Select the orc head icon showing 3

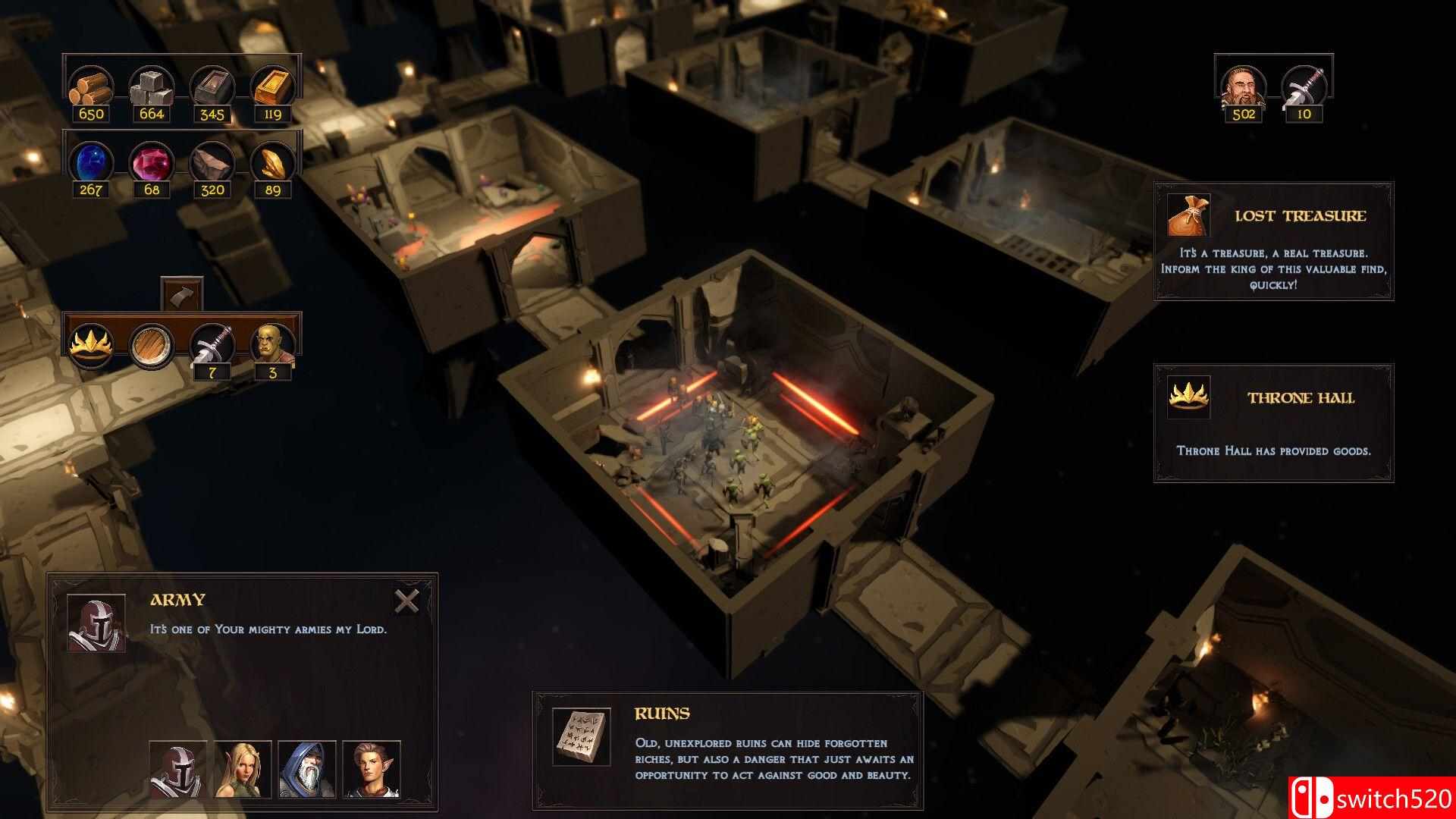pyautogui.click(x=272, y=345)
